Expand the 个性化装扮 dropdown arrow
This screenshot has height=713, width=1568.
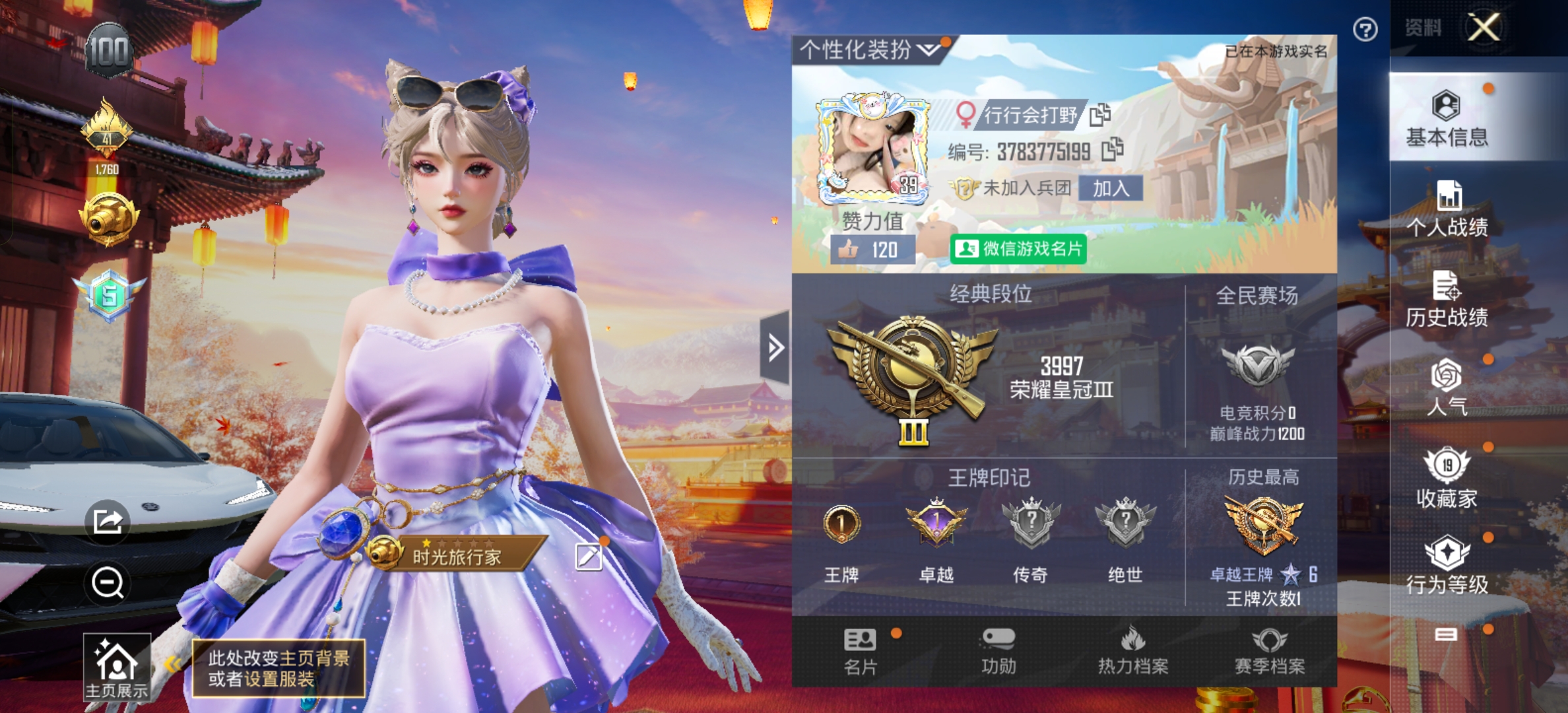pyautogui.click(x=929, y=48)
